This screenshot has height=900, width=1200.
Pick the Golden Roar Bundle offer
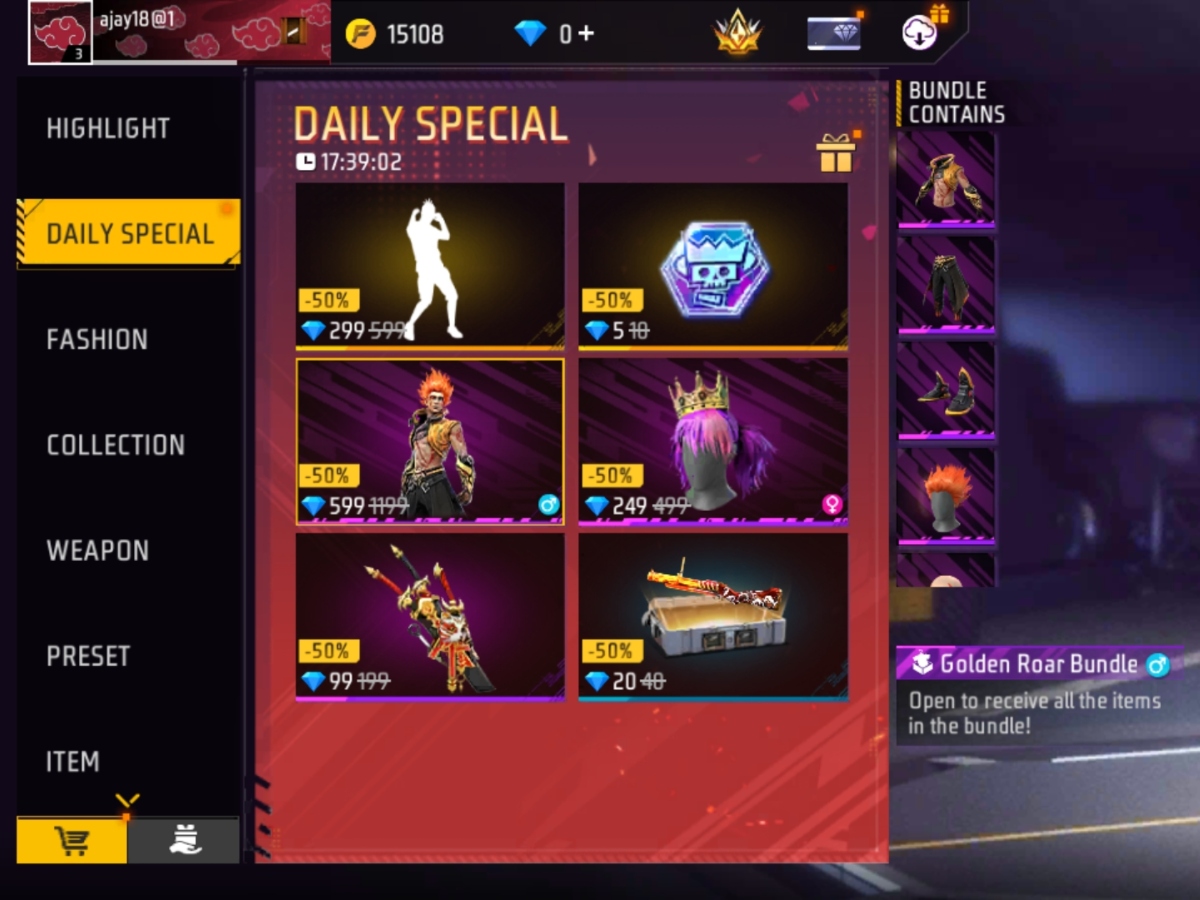[x=430, y=441]
